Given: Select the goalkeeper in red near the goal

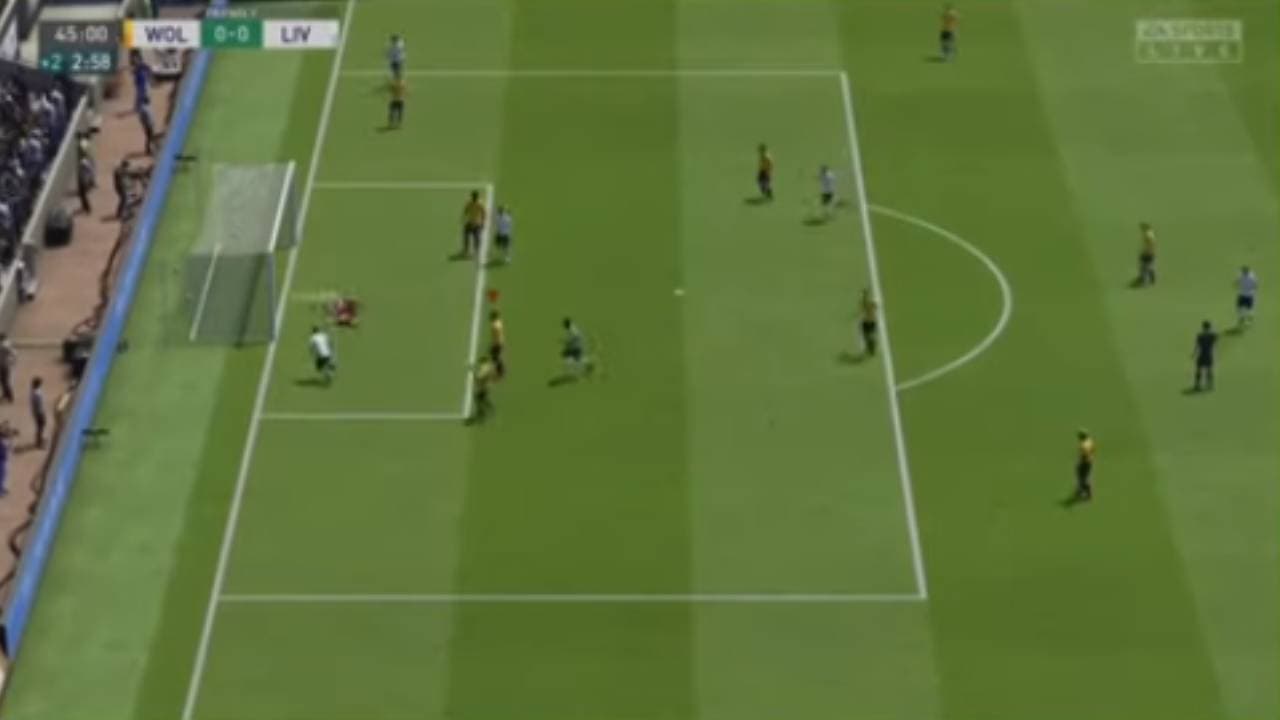Looking at the screenshot, I should [x=344, y=310].
